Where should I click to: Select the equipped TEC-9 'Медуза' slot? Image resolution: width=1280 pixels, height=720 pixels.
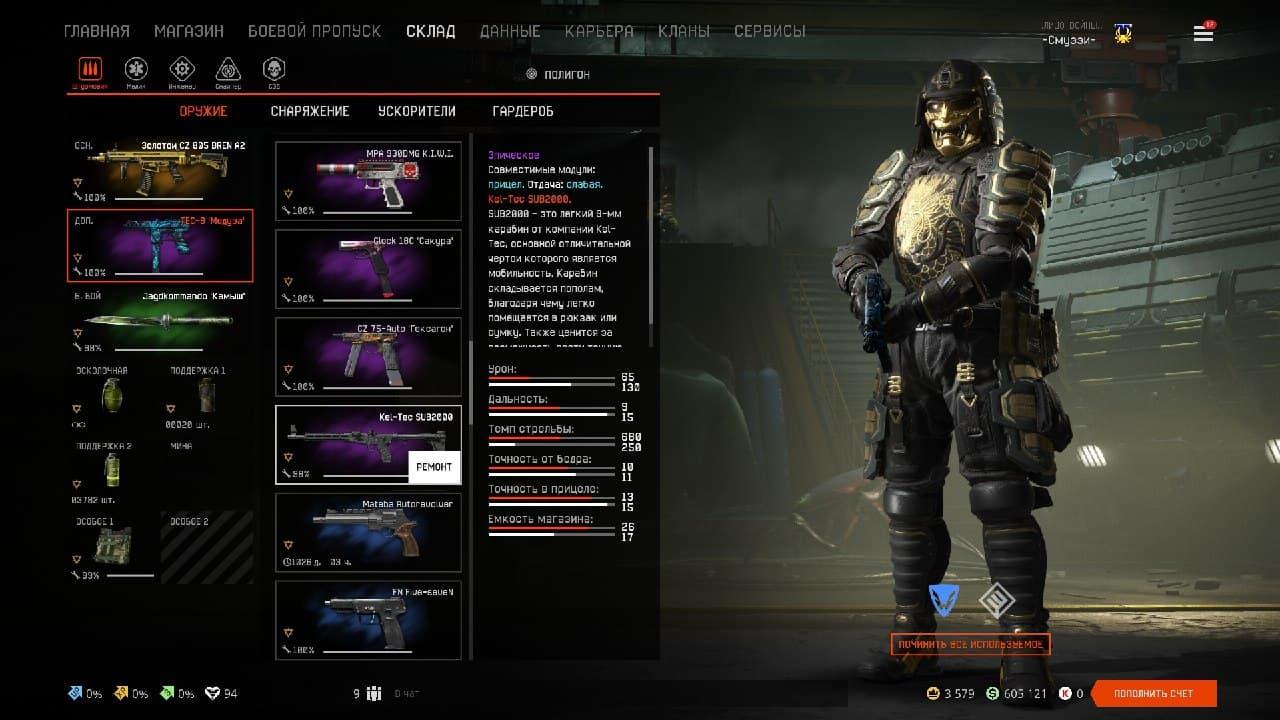(x=160, y=246)
